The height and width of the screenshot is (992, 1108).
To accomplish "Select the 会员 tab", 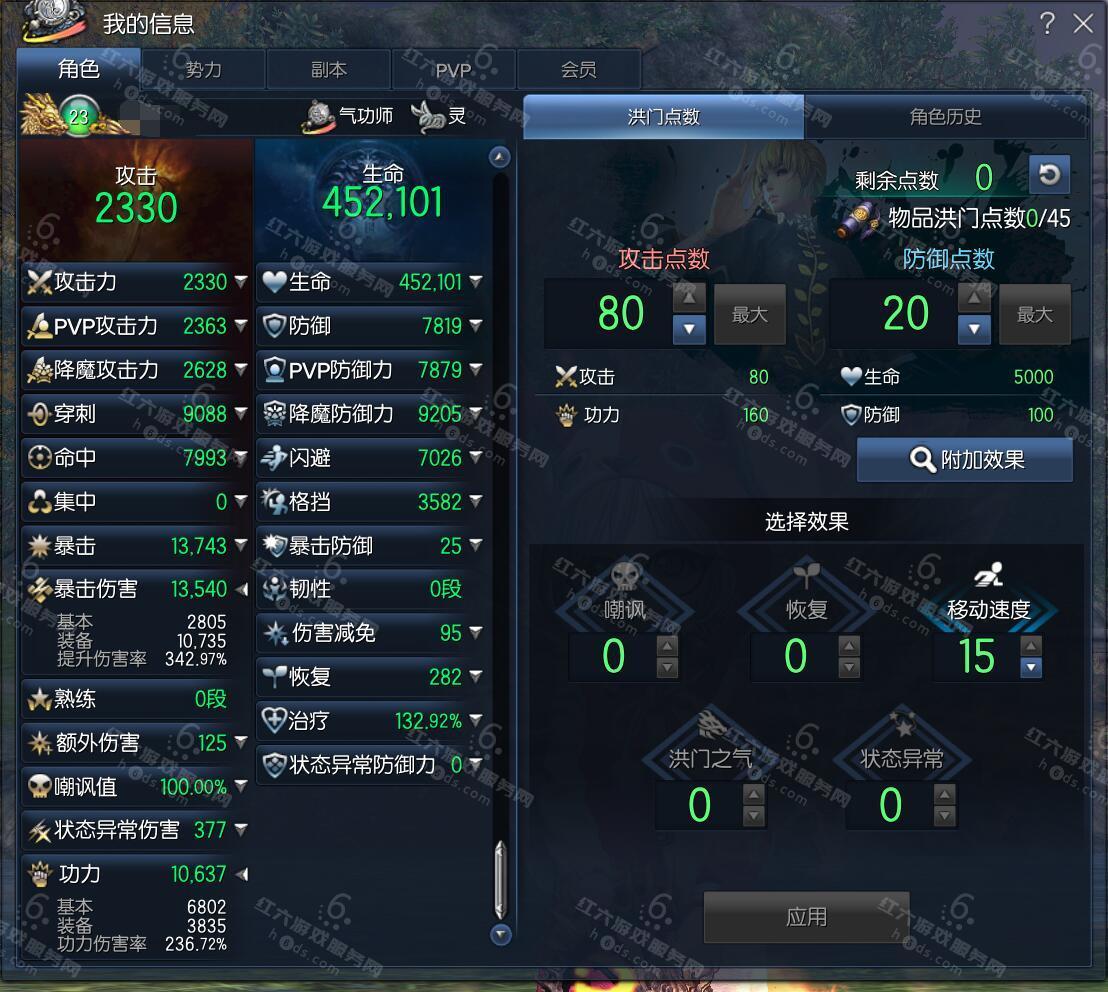I will point(578,70).
